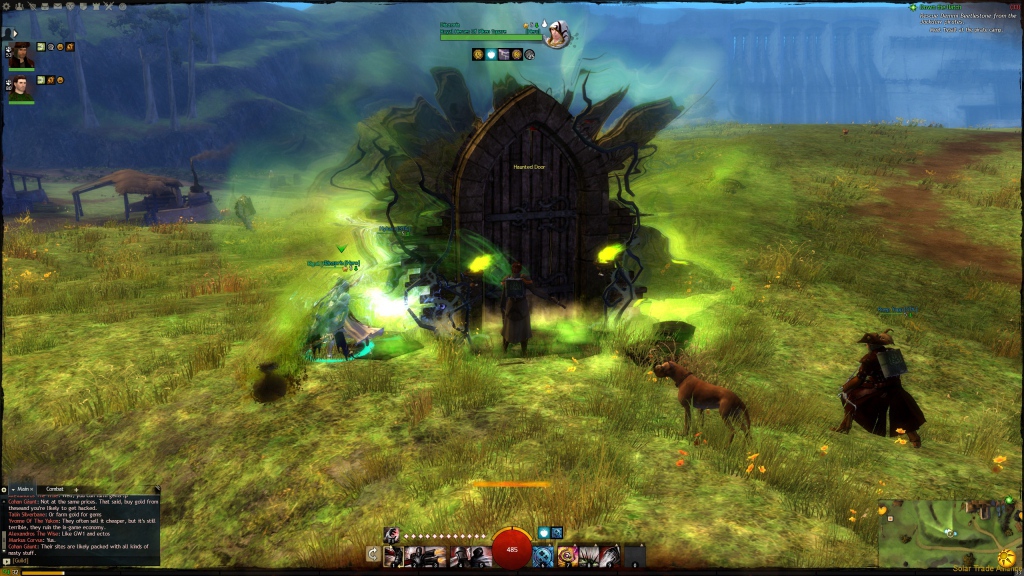Swap weapon sets with the arrow button
The width and height of the screenshot is (1024, 576).
[373, 554]
